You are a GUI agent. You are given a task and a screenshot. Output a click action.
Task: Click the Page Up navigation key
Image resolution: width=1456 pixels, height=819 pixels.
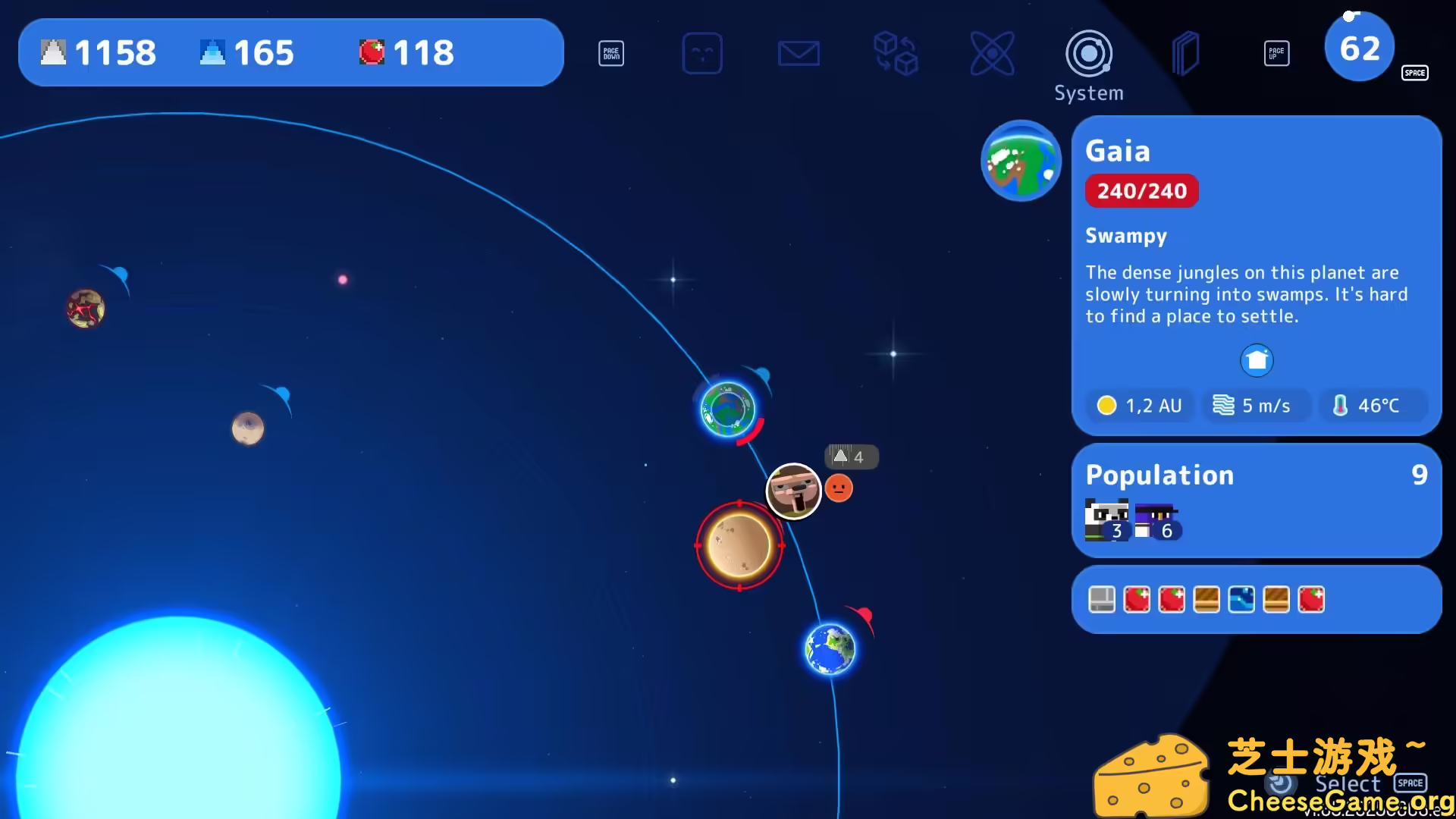[1277, 53]
